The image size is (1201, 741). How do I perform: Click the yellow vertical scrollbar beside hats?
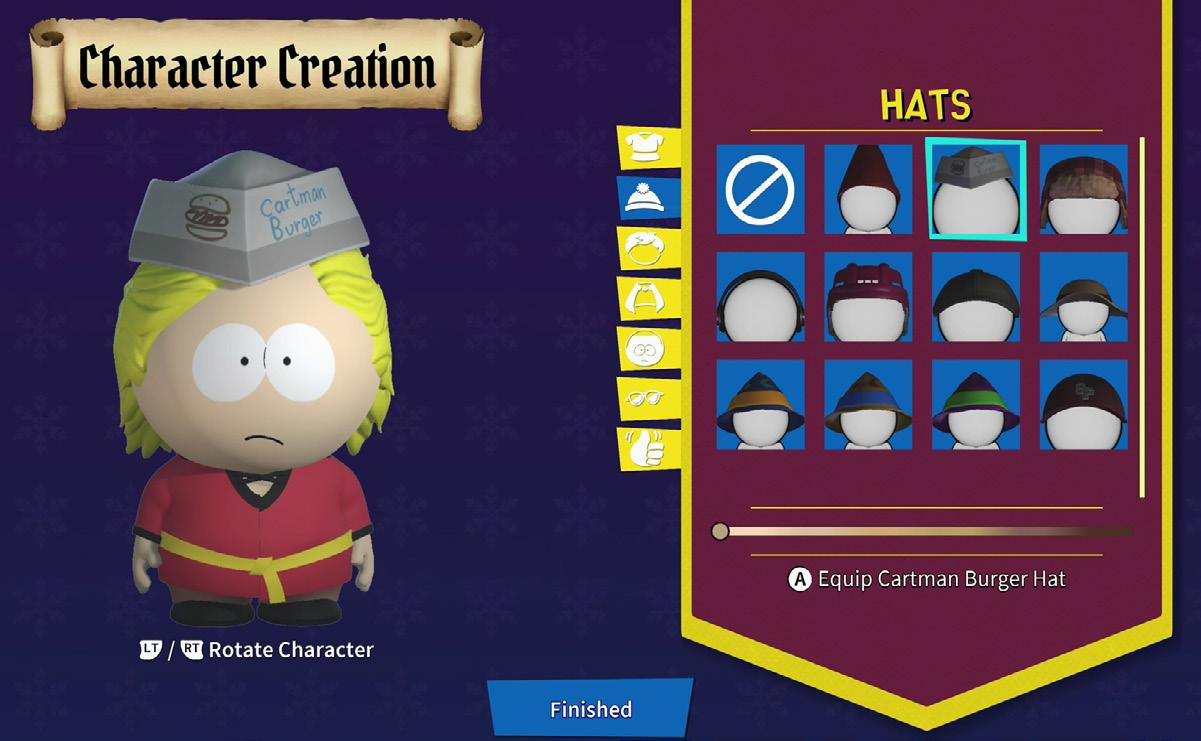[x=1142, y=316]
